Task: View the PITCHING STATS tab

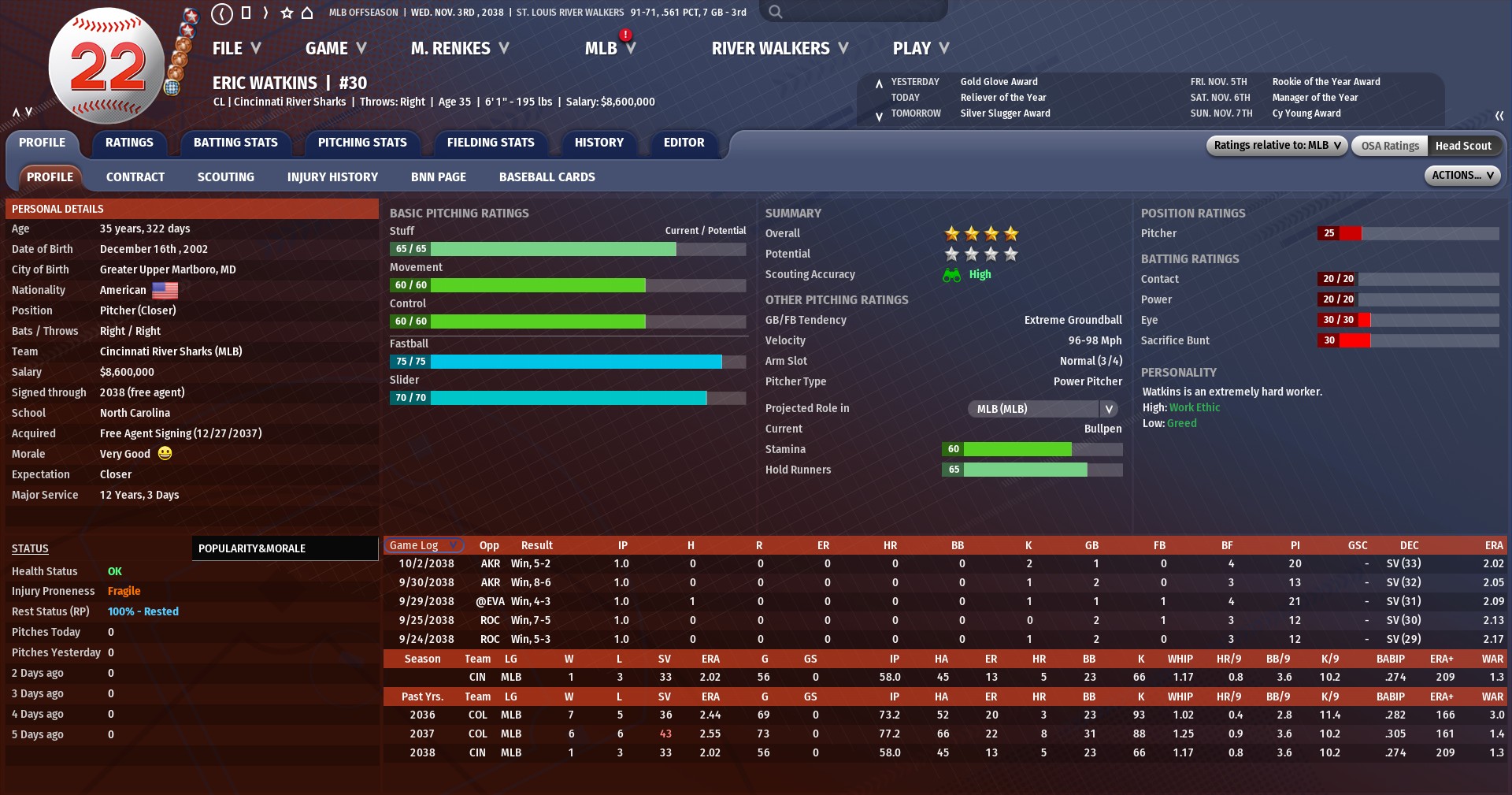Action: [x=362, y=143]
